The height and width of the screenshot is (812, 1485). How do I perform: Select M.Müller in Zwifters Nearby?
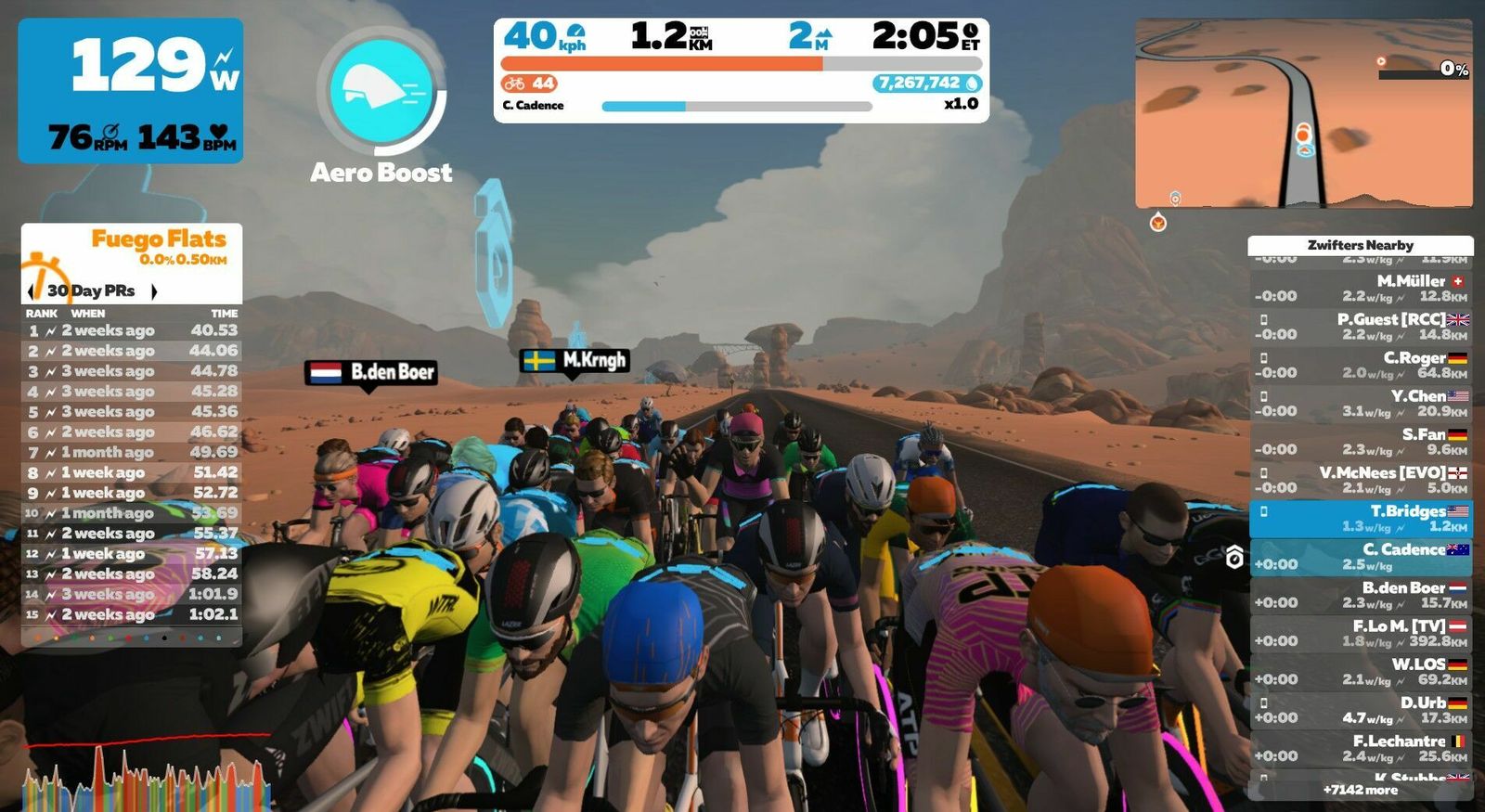[x=1361, y=288]
